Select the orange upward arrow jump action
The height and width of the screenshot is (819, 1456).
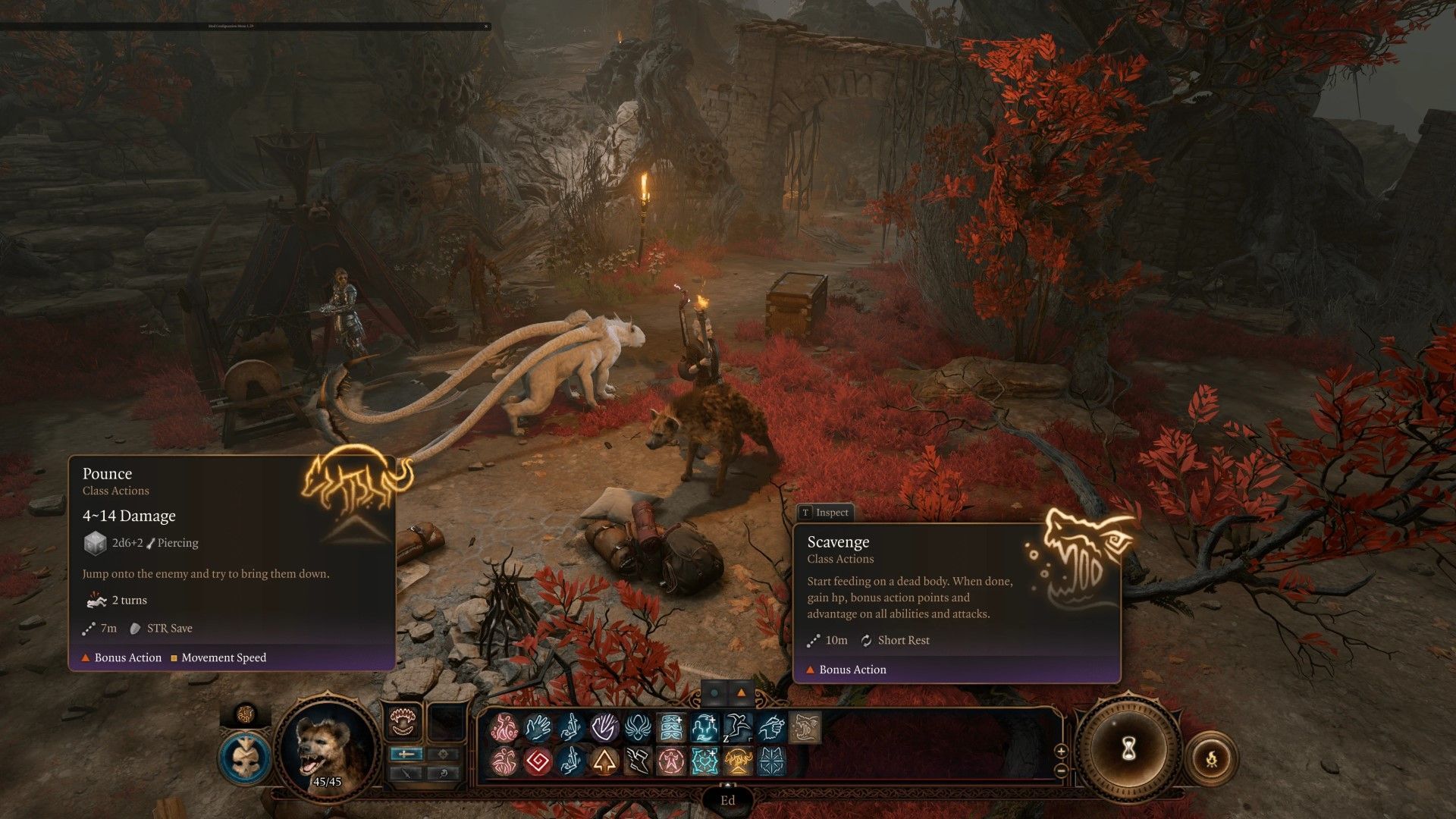tap(604, 761)
